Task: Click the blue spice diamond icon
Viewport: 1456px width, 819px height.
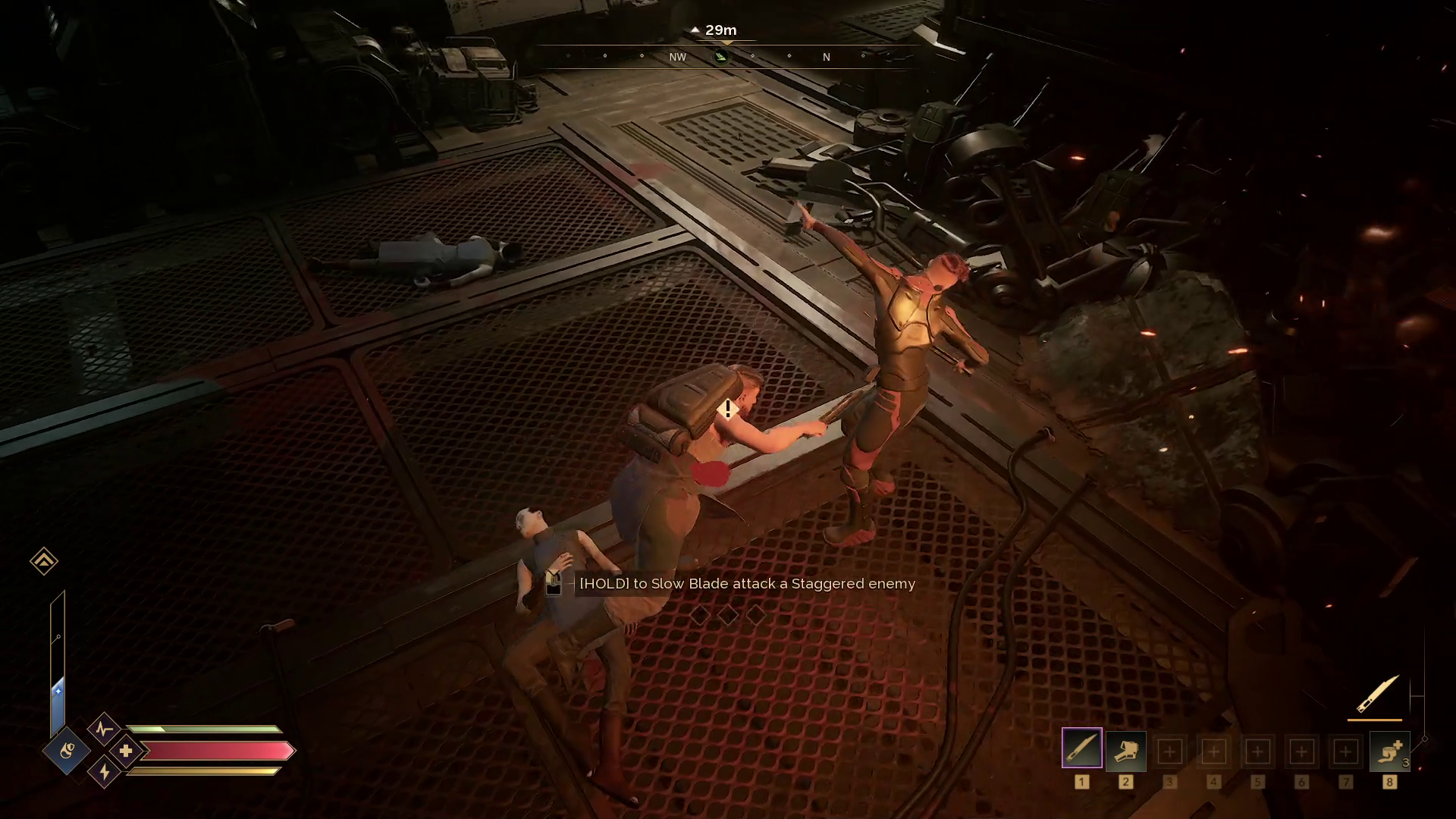Action: [67, 751]
